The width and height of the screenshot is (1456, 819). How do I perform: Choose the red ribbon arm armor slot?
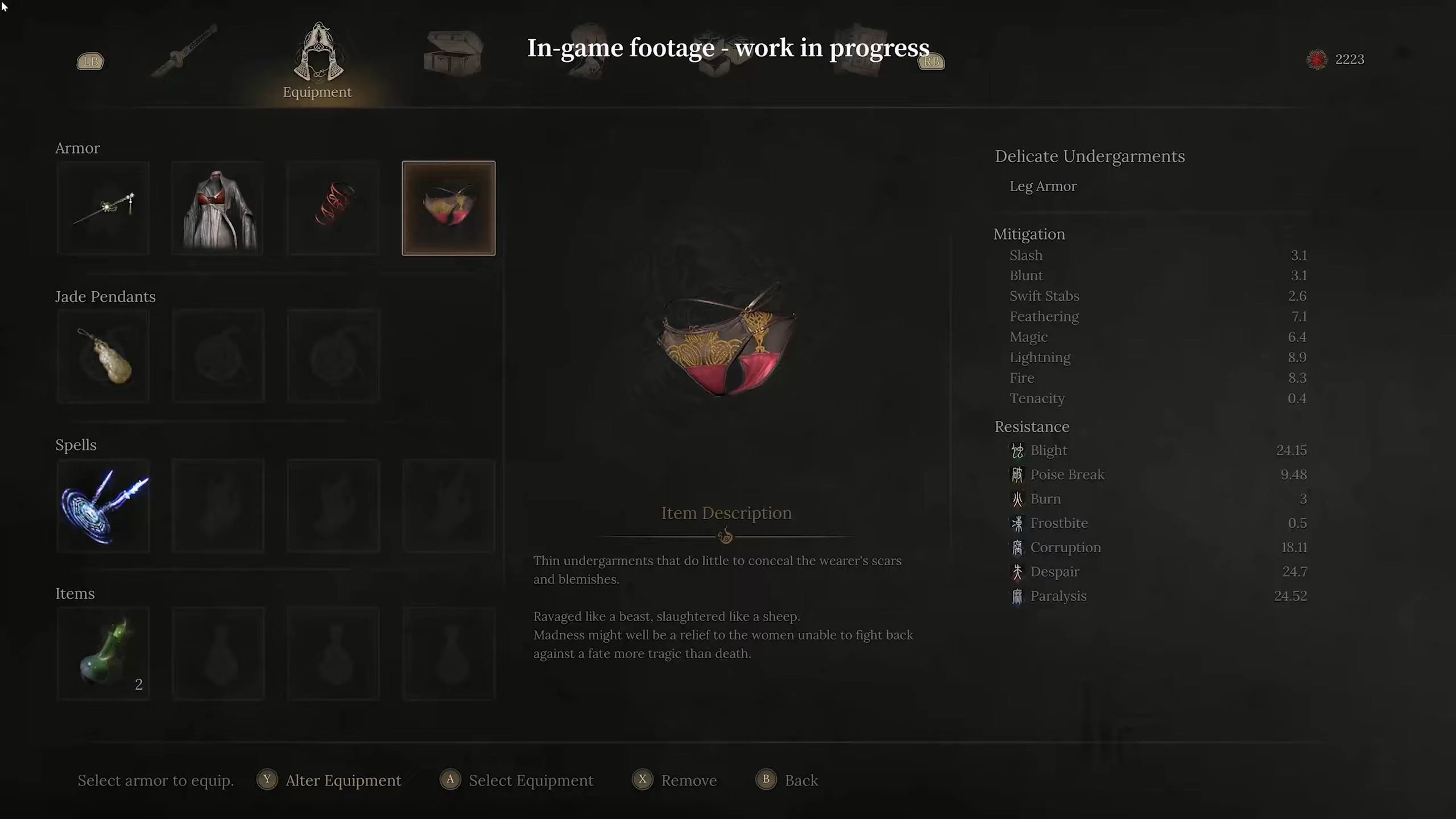[x=333, y=208]
